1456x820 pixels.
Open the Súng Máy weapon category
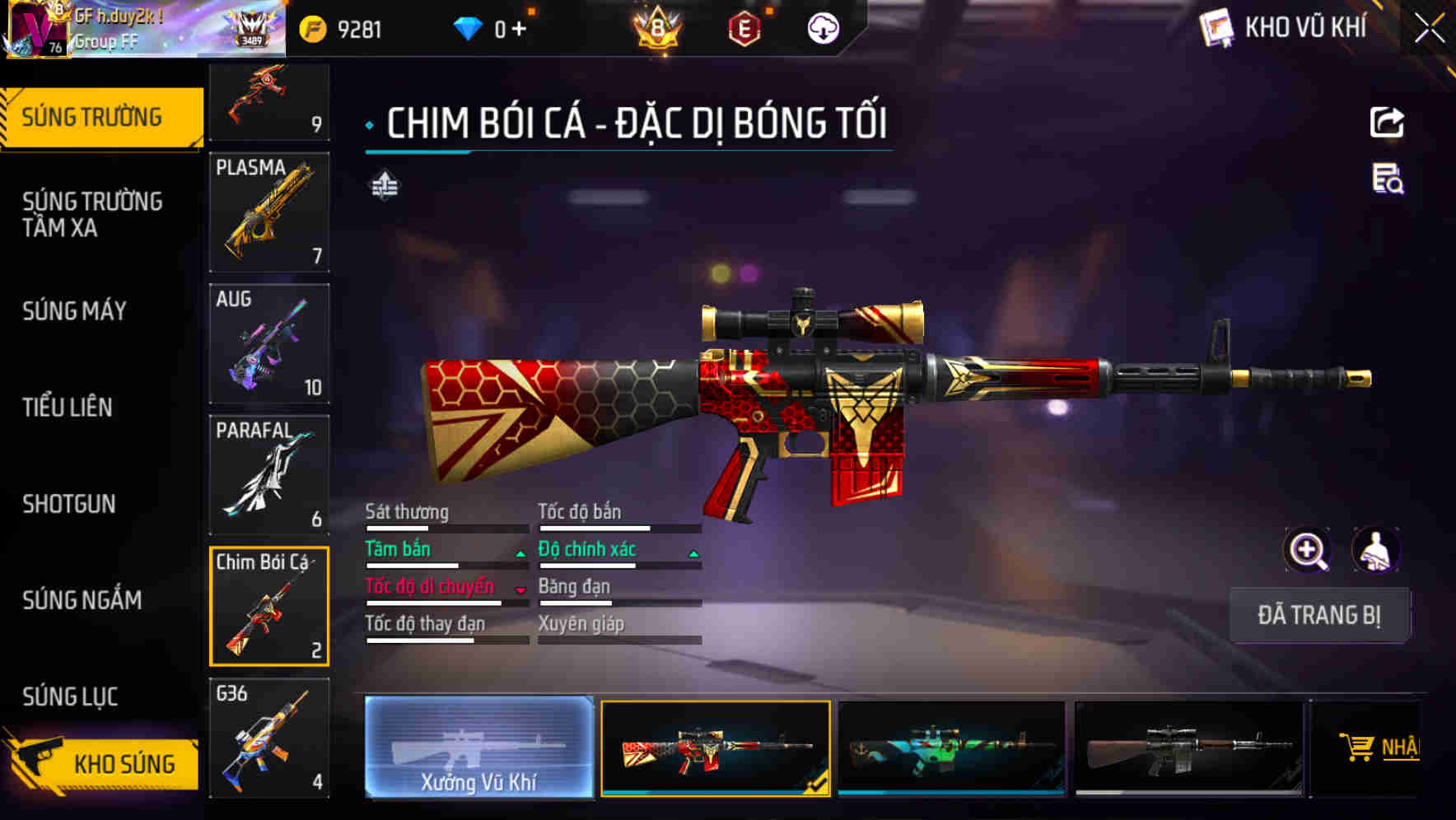pyautogui.click(x=75, y=311)
